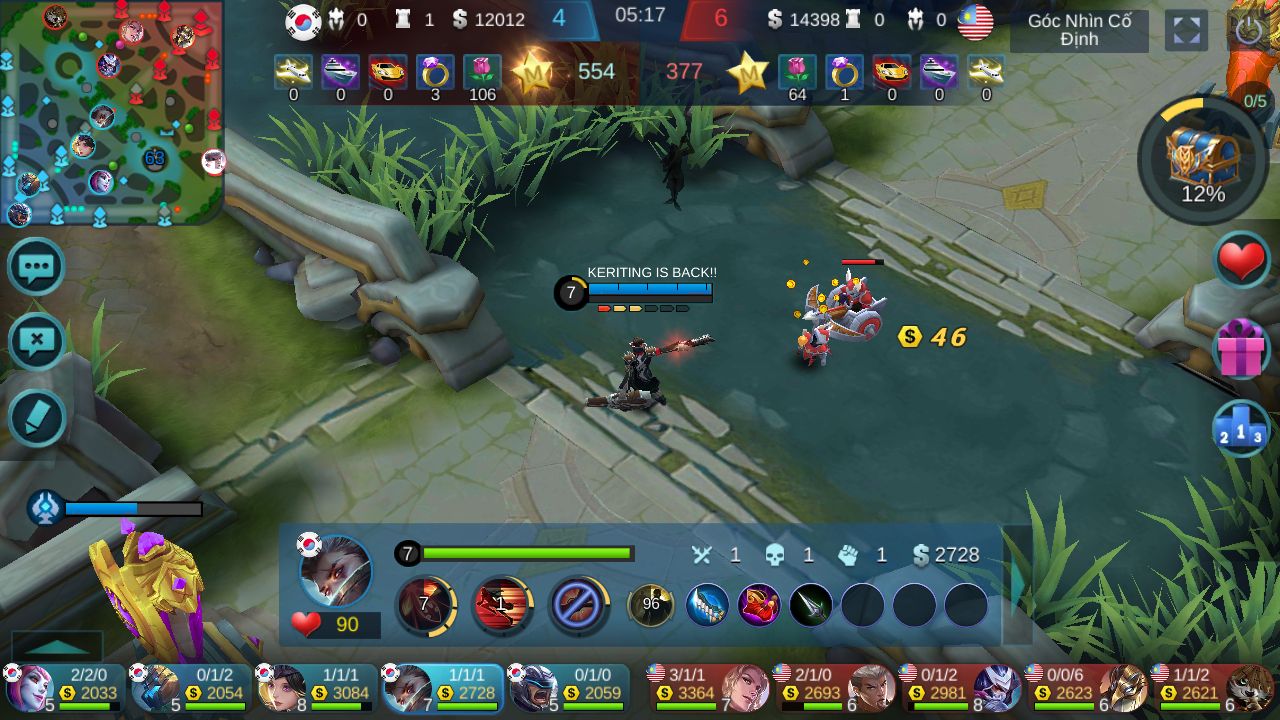Click the first skill icon showing 7
Viewport: 1280px width, 720px height.
click(x=426, y=605)
